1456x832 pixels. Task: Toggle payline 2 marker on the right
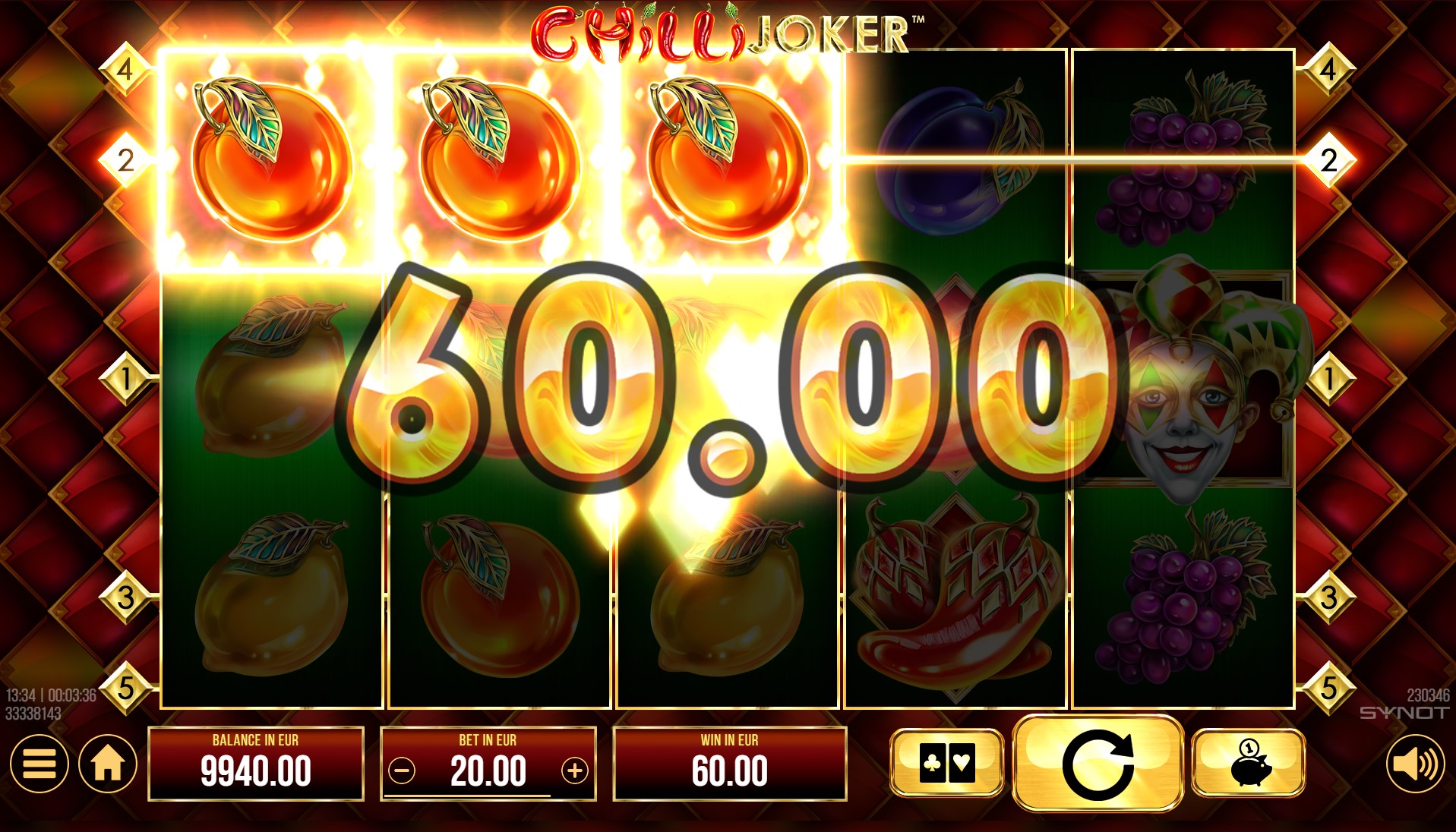click(1330, 159)
